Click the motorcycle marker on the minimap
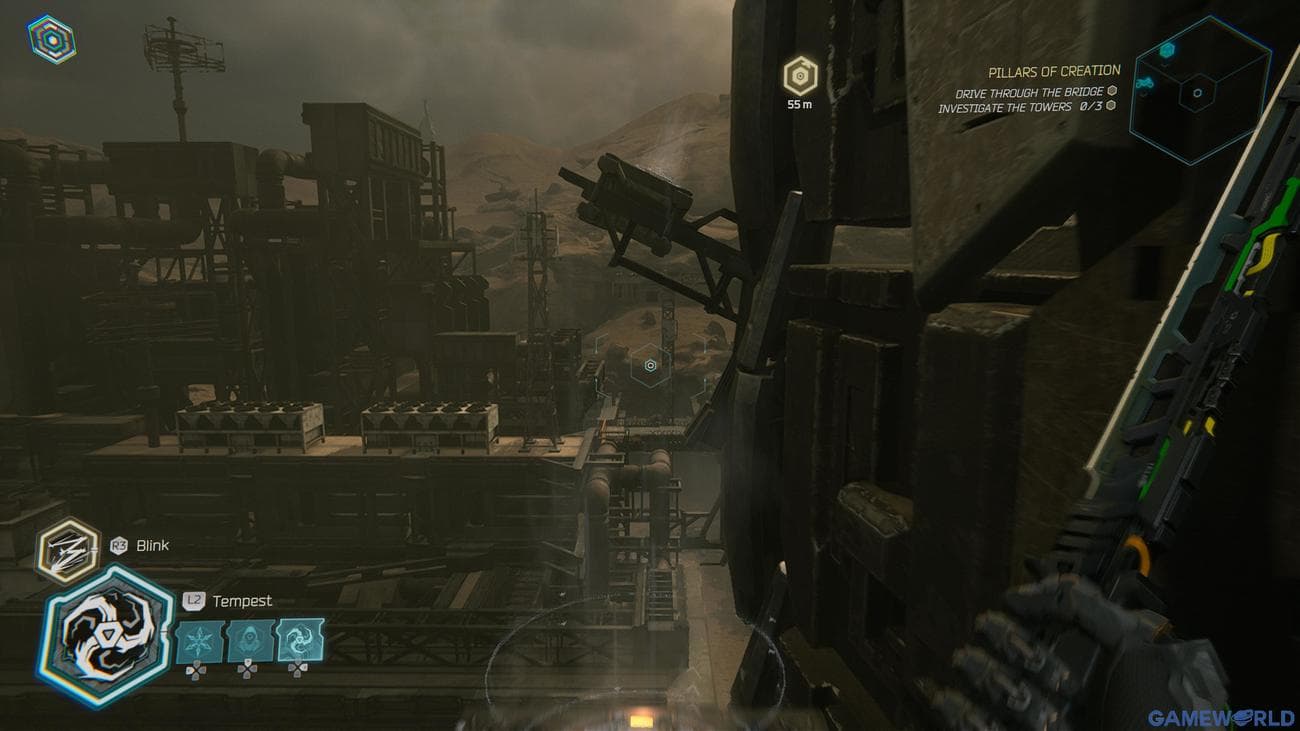 point(1147,84)
